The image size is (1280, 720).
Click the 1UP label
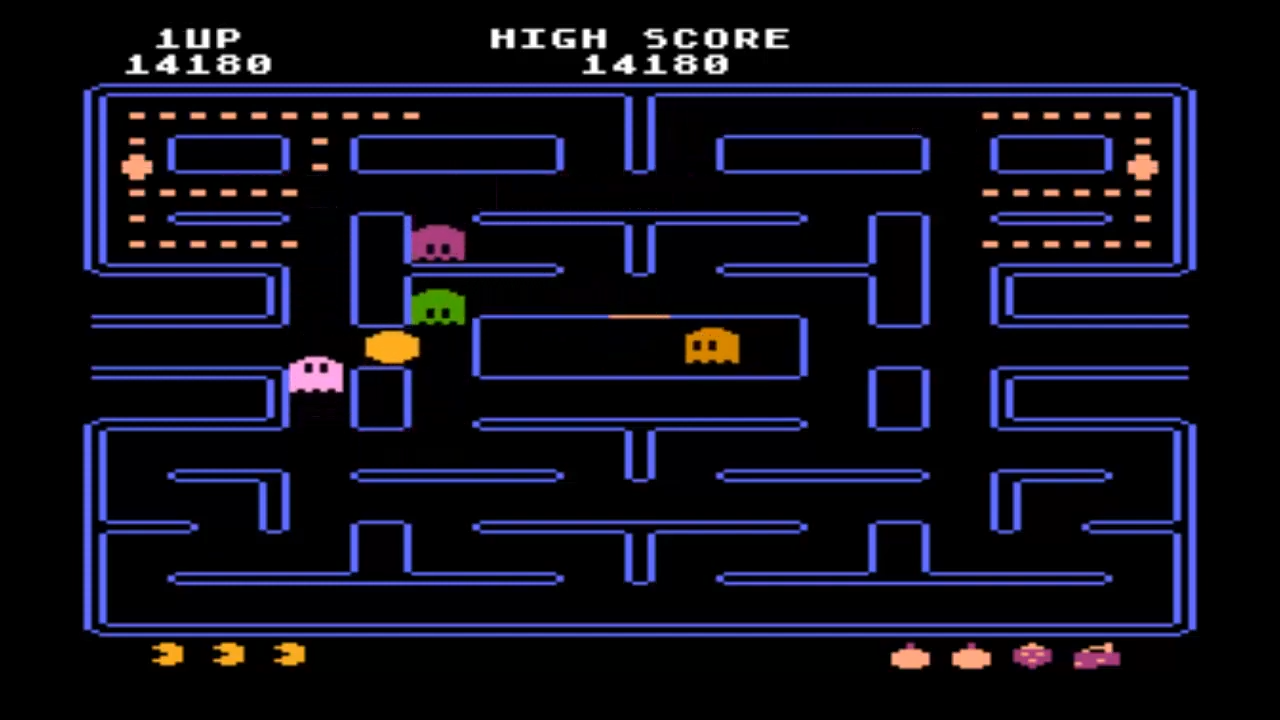coord(198,38)
